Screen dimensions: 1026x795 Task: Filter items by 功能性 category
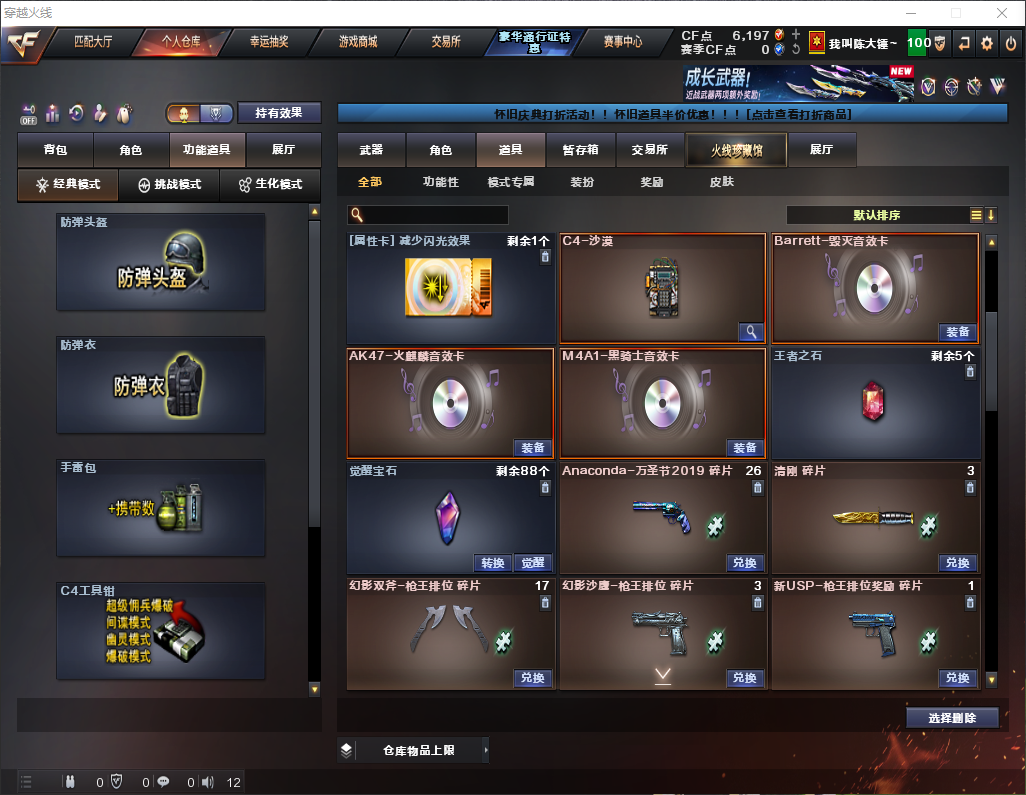click(440, 182)
